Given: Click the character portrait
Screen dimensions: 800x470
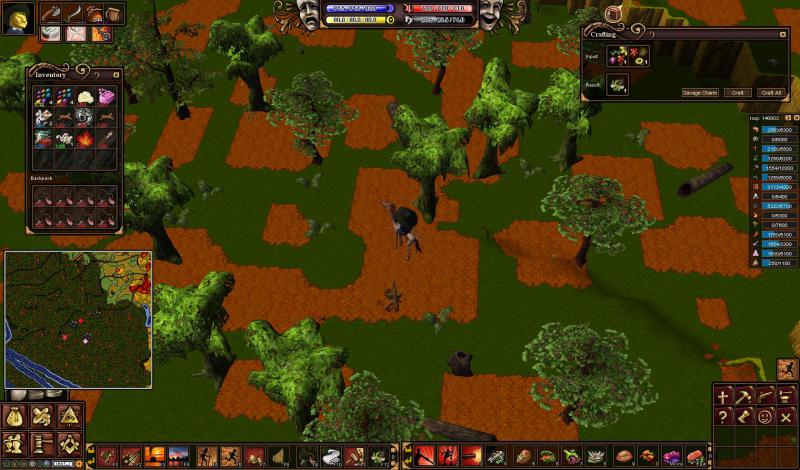Looking at the screenshot, I should point(18,17).
